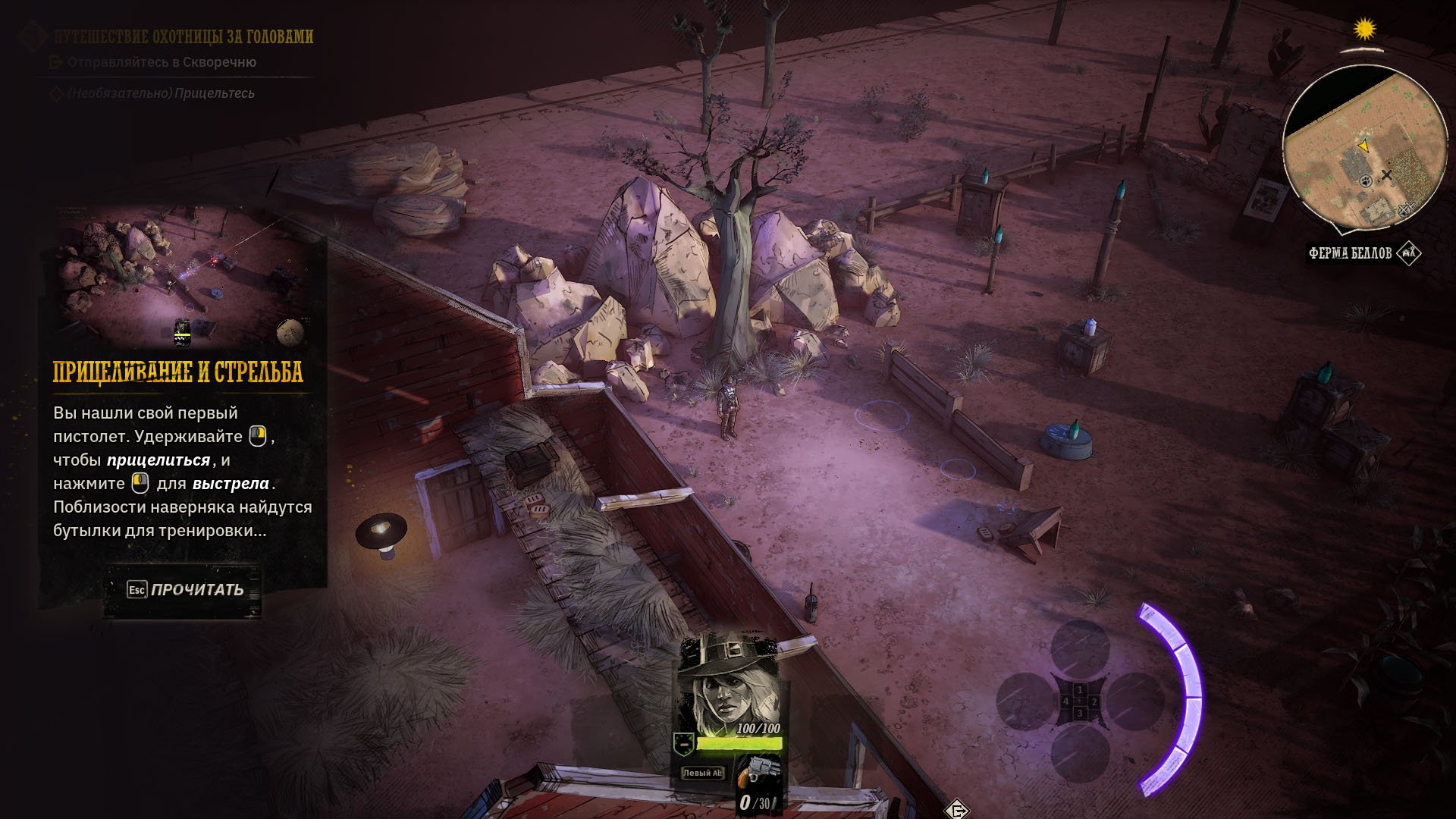The image size is (1456, 819).
Task: Select the optional Прицельтесь objective
Action: [x=160, y=93]
